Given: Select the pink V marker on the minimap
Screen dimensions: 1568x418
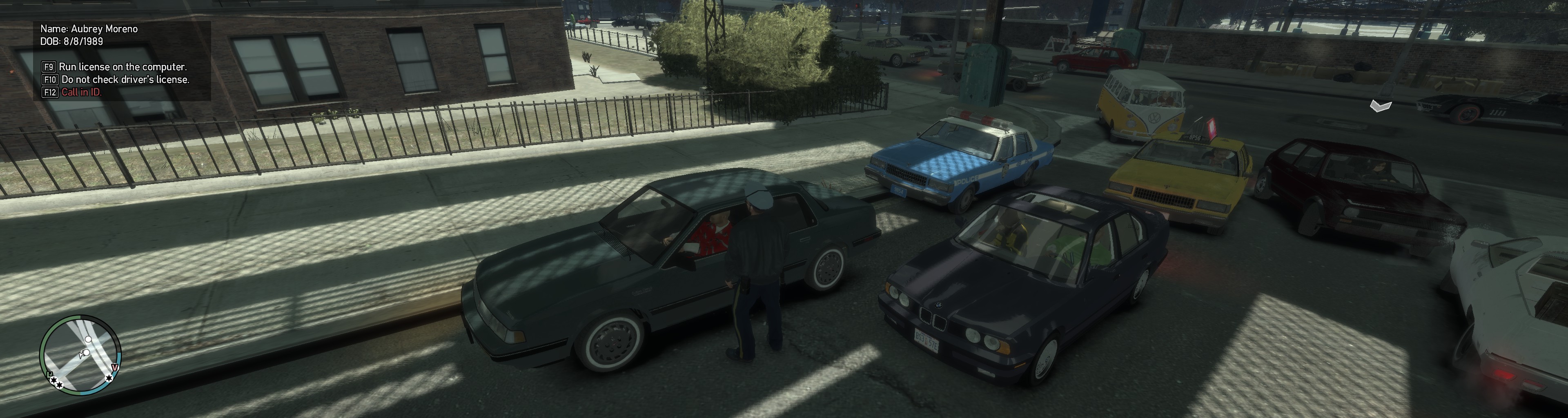Looking at the screenshot, I should (x=115, y=367).
